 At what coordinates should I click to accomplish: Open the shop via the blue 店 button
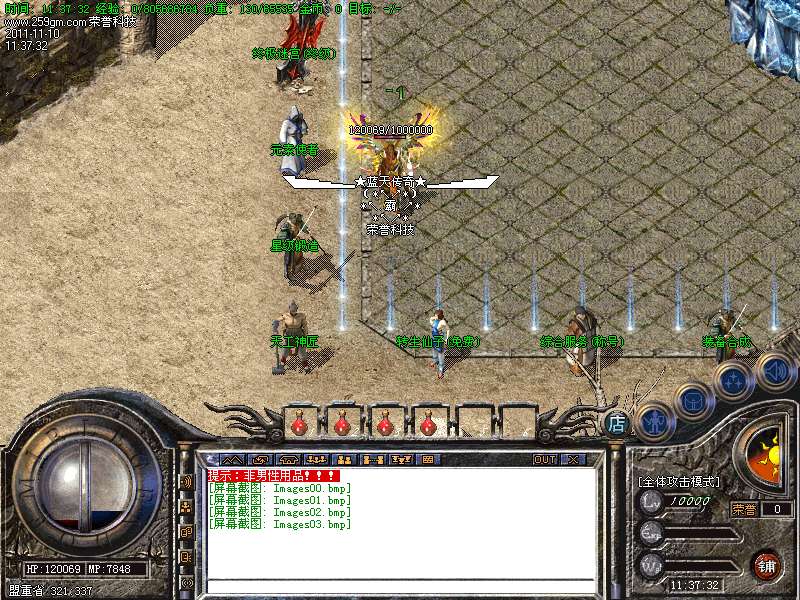click(x=617, y=423)
